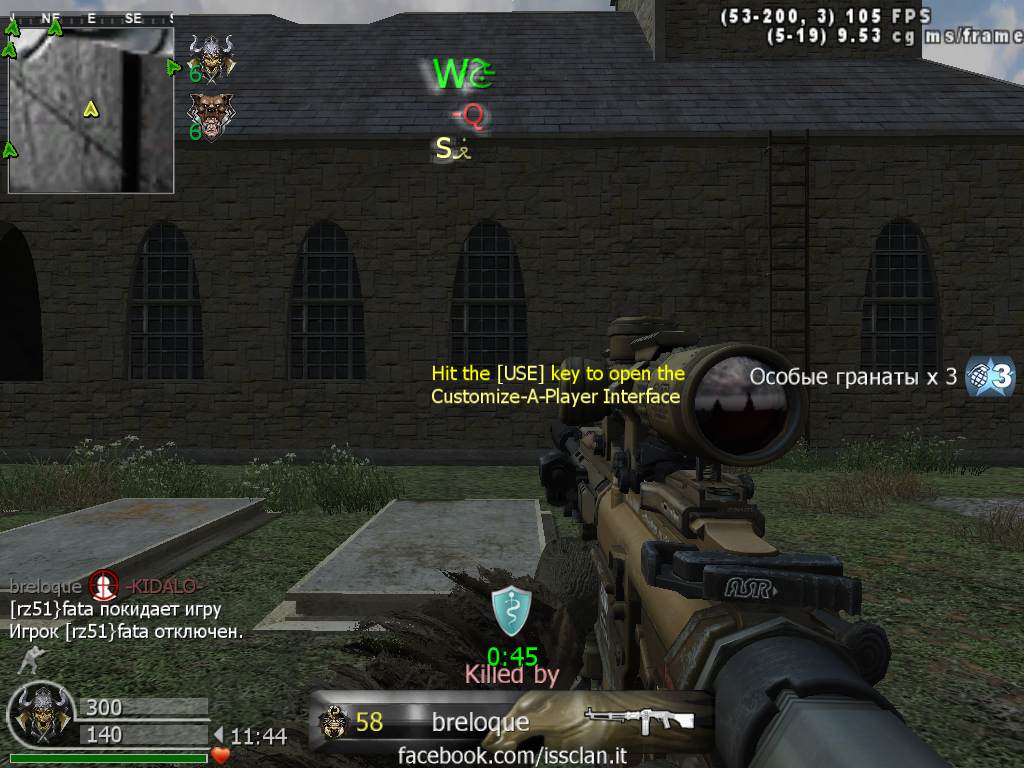Click the teal medical shield icon
1024x768 pixels.
[510, 611]
